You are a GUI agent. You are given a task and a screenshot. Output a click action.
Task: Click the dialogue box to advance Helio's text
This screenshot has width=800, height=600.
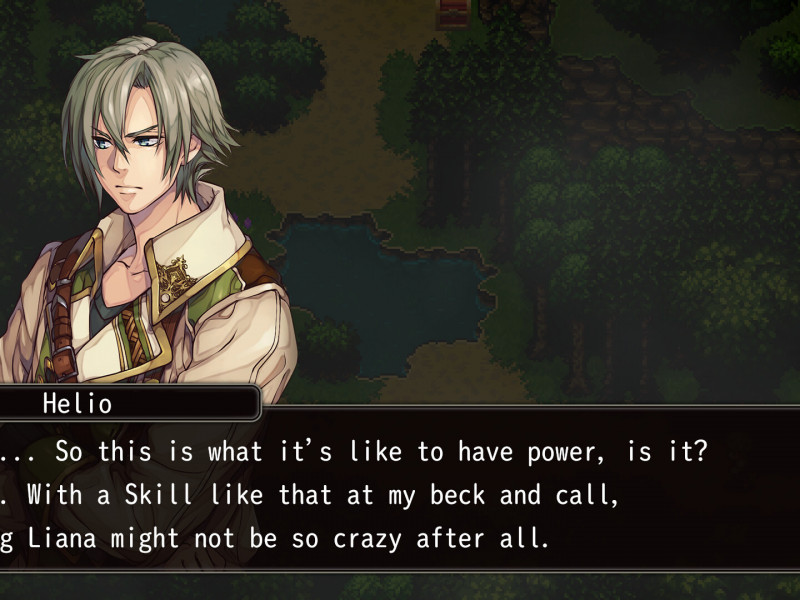(x=400, y=495)
